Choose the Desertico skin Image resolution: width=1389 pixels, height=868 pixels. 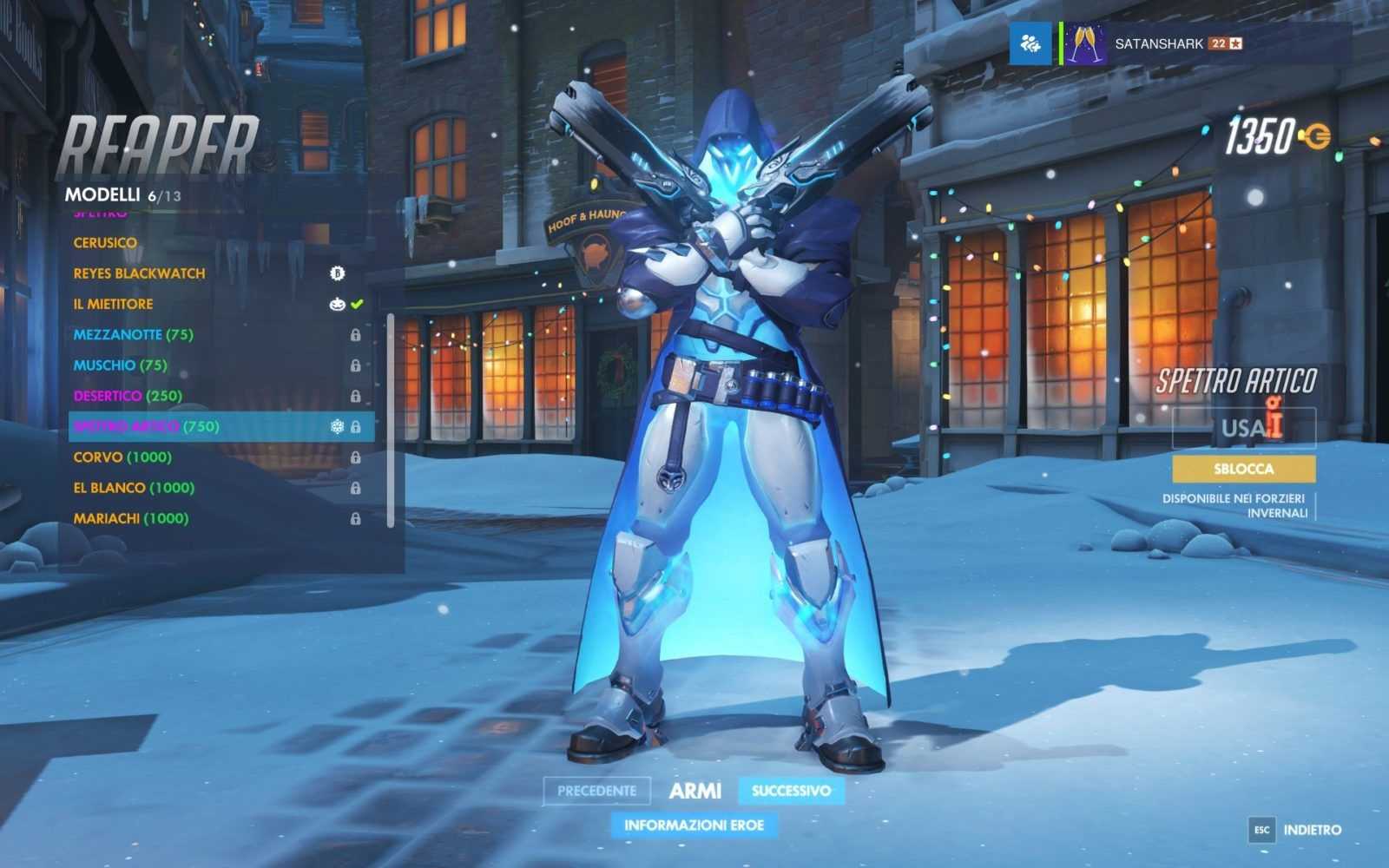[128, 396]
